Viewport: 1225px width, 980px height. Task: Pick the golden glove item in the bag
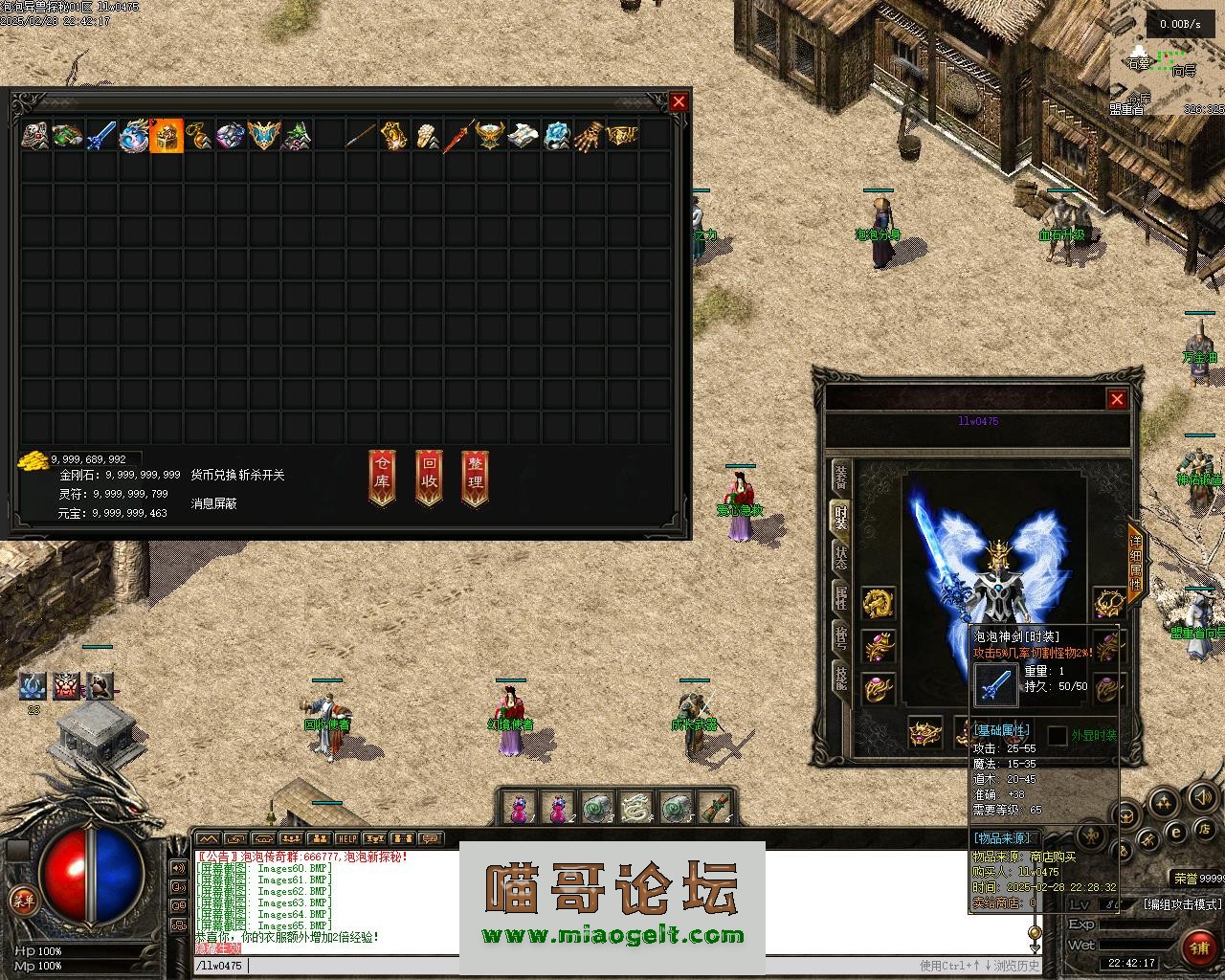point(590,136)
